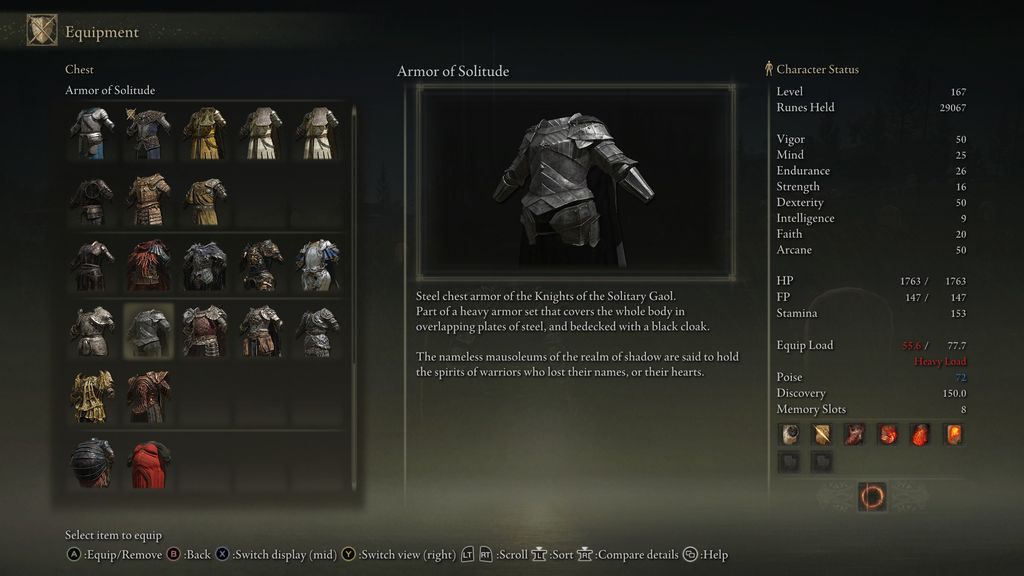This screenshot has width=1024, height=576.
Task: Pick the white armor with blue cape
Action: [x=317, y=265]
